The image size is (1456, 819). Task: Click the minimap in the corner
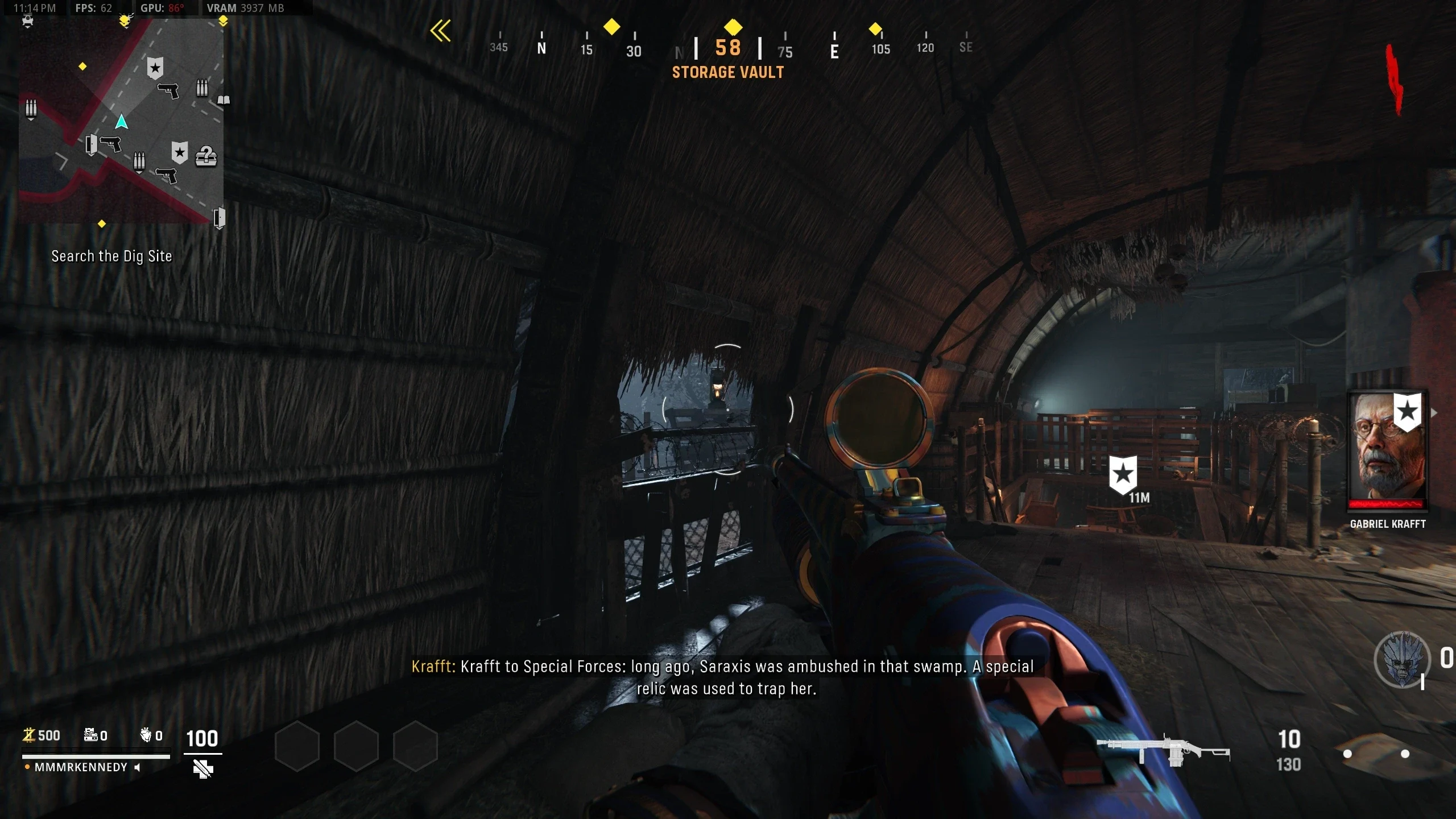(x=121, y=121)
